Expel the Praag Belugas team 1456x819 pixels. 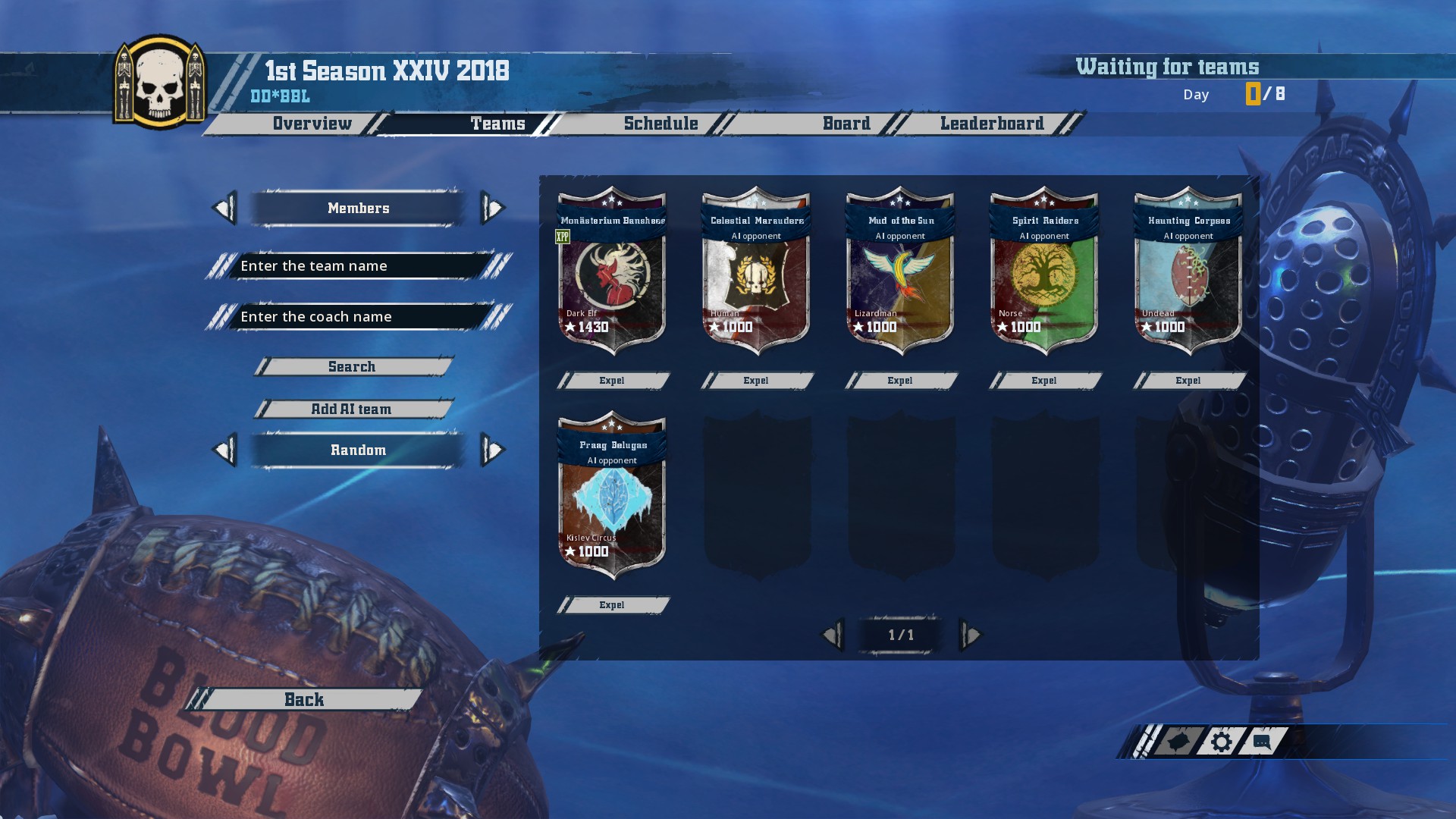(x=612, y=605)
